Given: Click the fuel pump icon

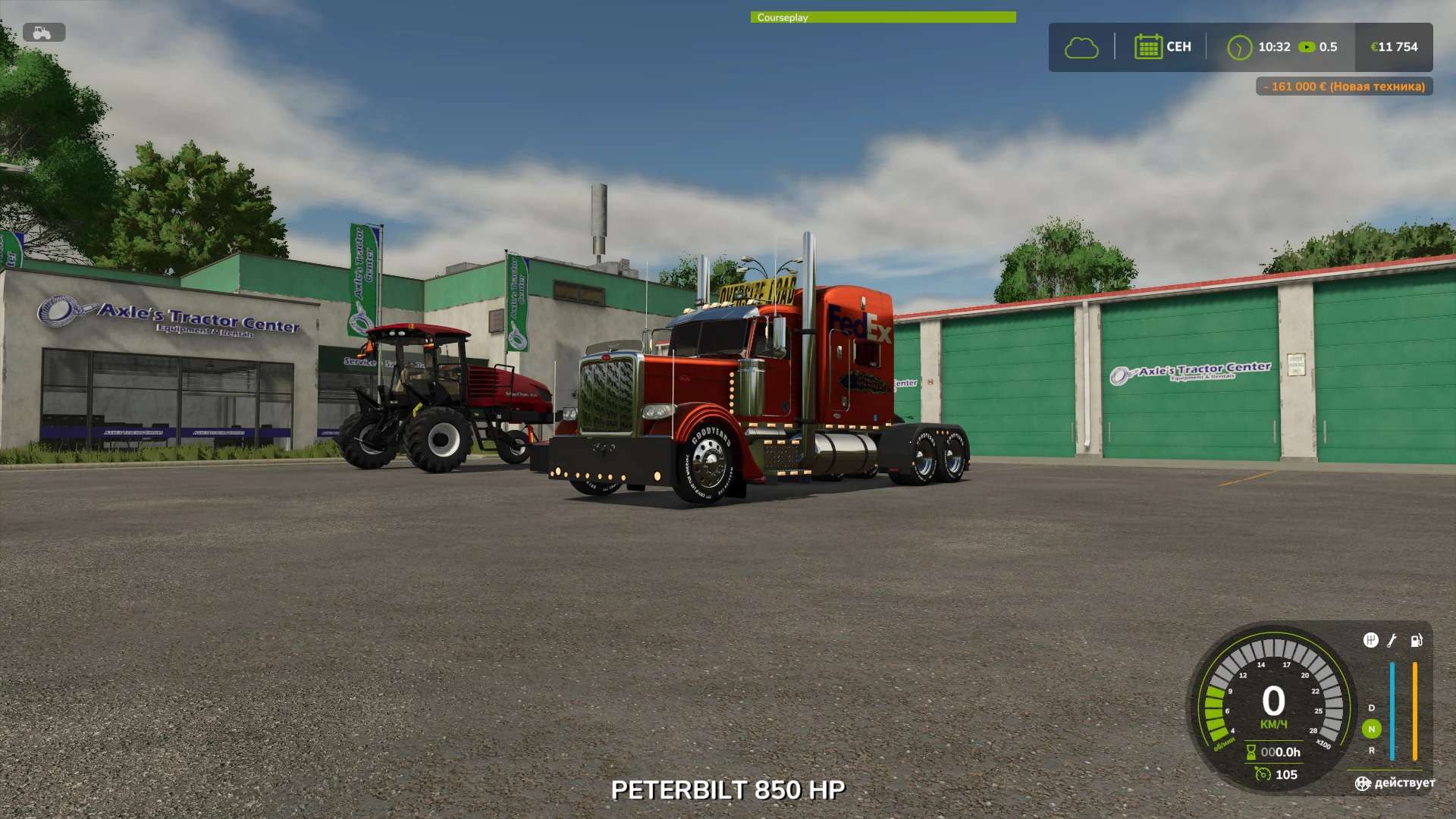Looking at the screenshot, I should (x=1416, y=641).
